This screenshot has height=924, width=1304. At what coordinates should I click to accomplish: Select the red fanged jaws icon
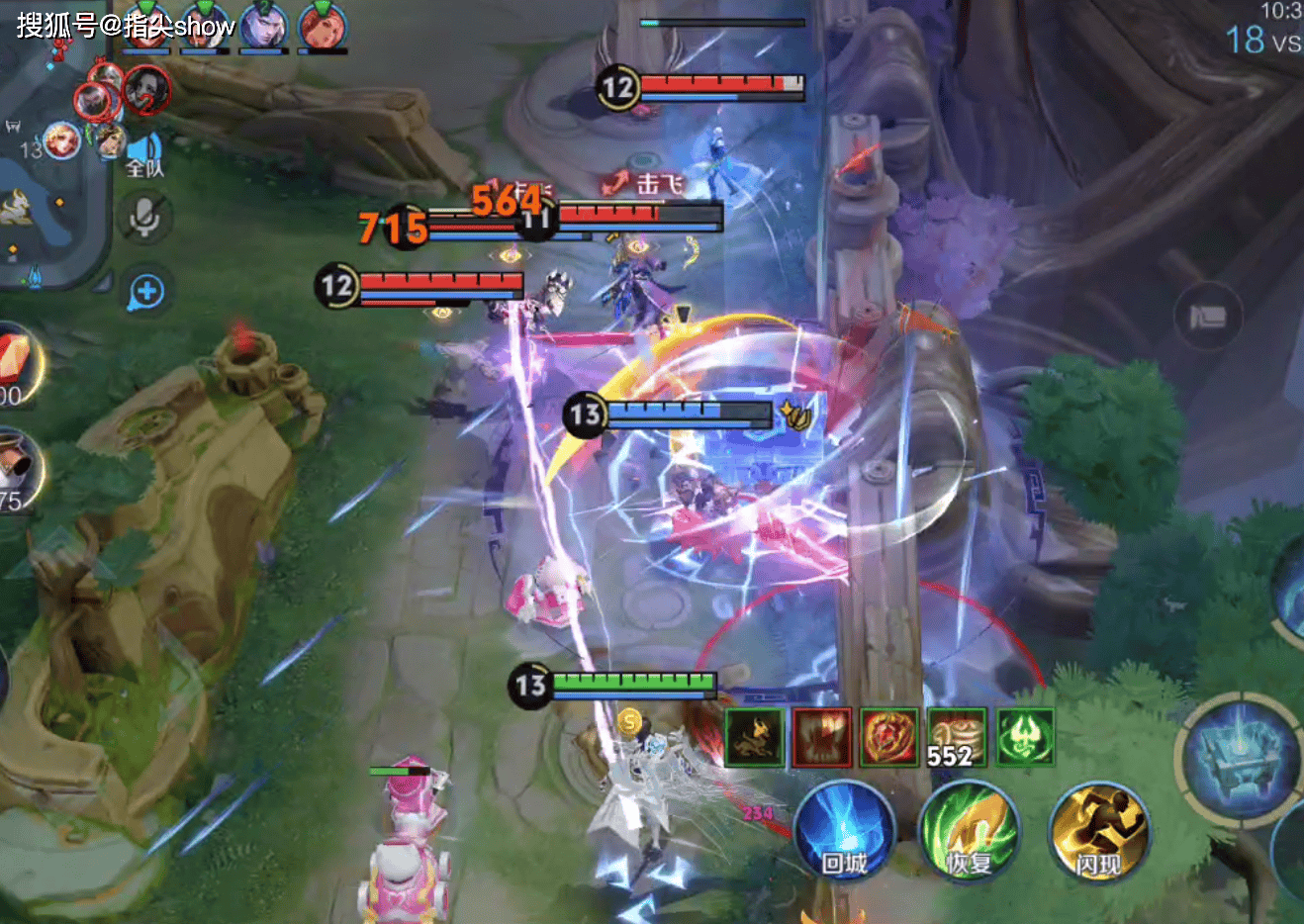pyautogui.click(x=821, y=737)
